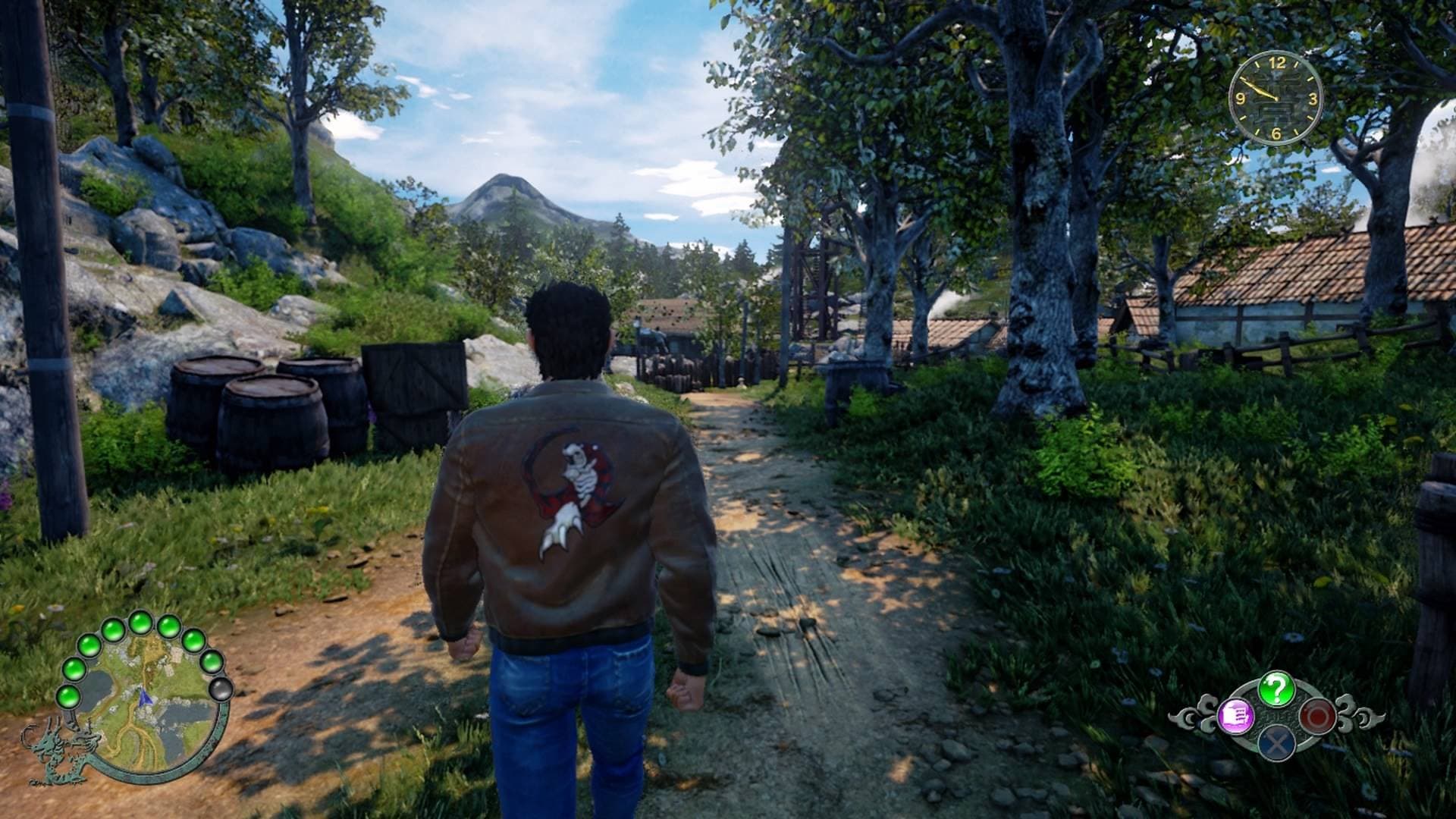Open the notebook via the purple button icon
Image resolution: width=1456 pixels, height=819 pixels.
(1236, 716)
